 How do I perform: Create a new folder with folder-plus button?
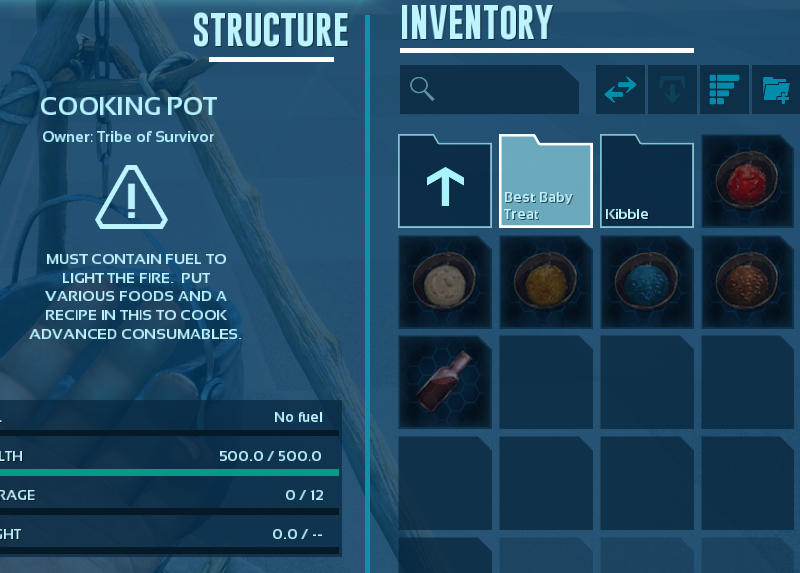776,90
